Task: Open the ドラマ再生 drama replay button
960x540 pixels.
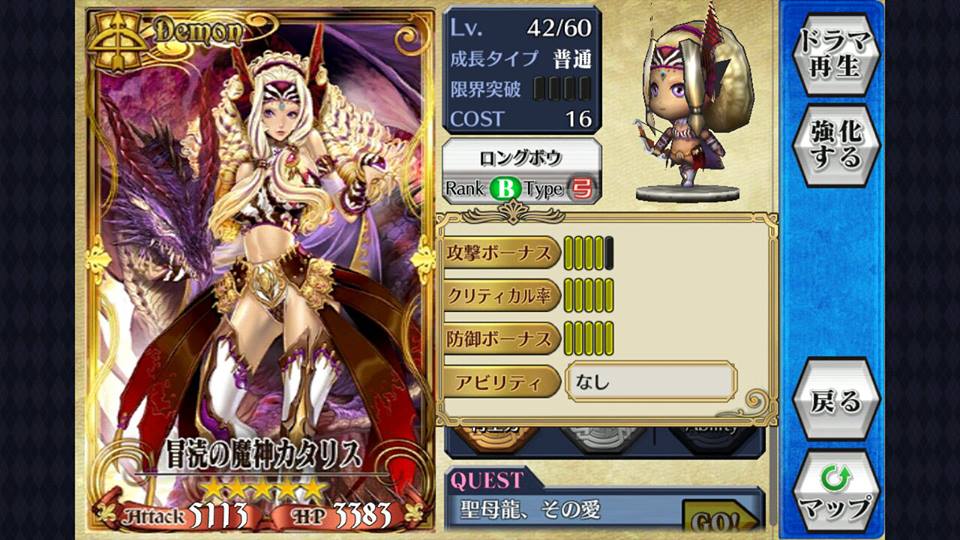Action: [835, 54]
